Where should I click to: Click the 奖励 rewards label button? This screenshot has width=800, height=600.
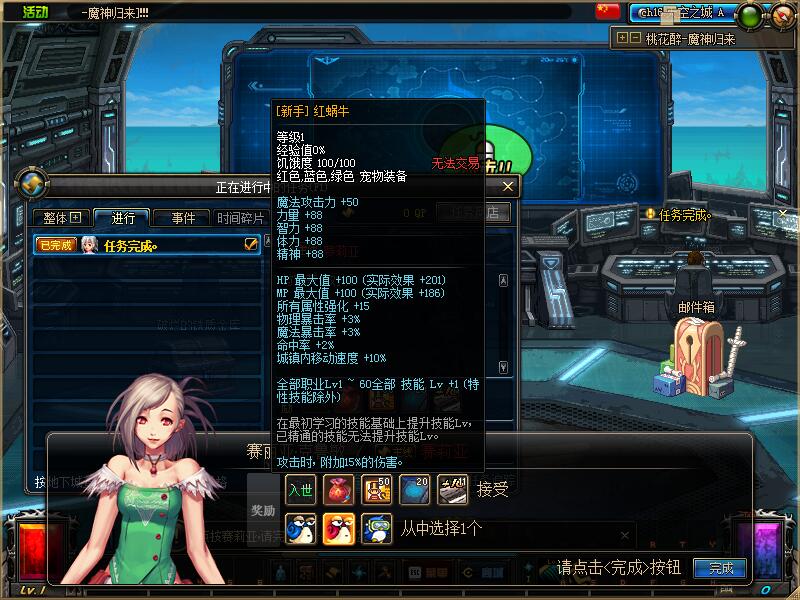point(263,510)
